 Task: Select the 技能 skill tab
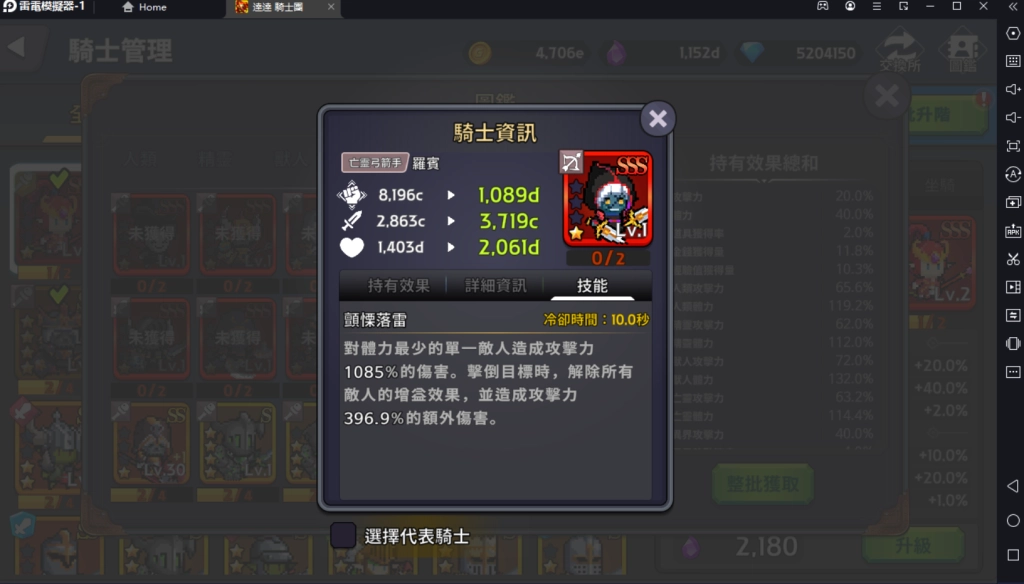point(592,286)
